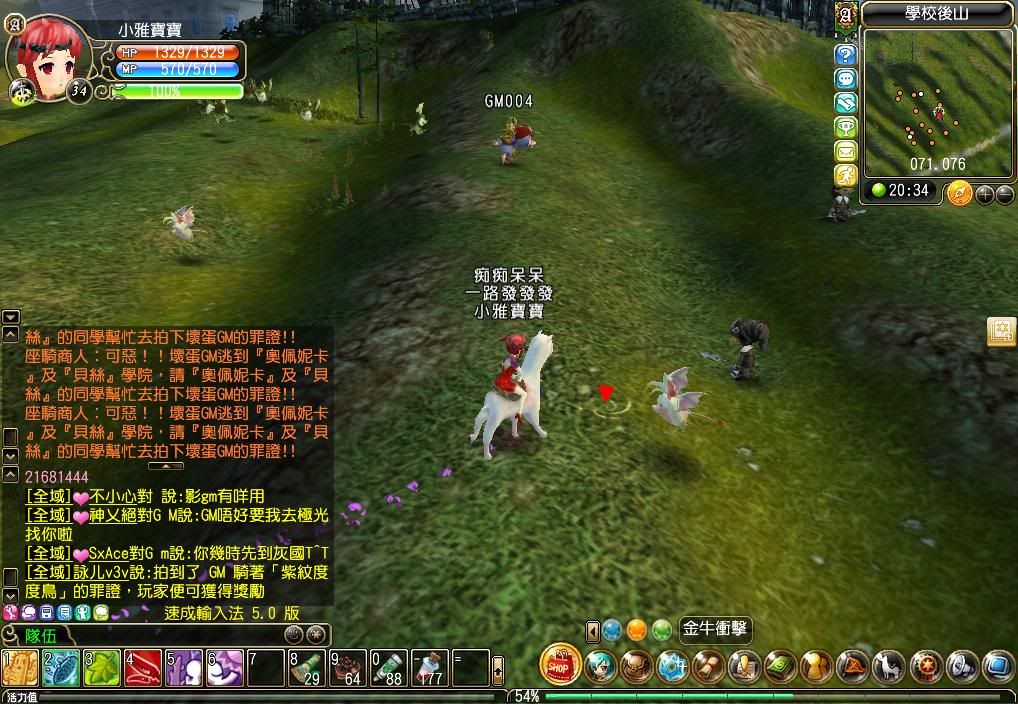This screenshot has width=1018, height=704.
Task: Use the hotbar slot 8 item with count 29
Action: [x=307, y=668]
